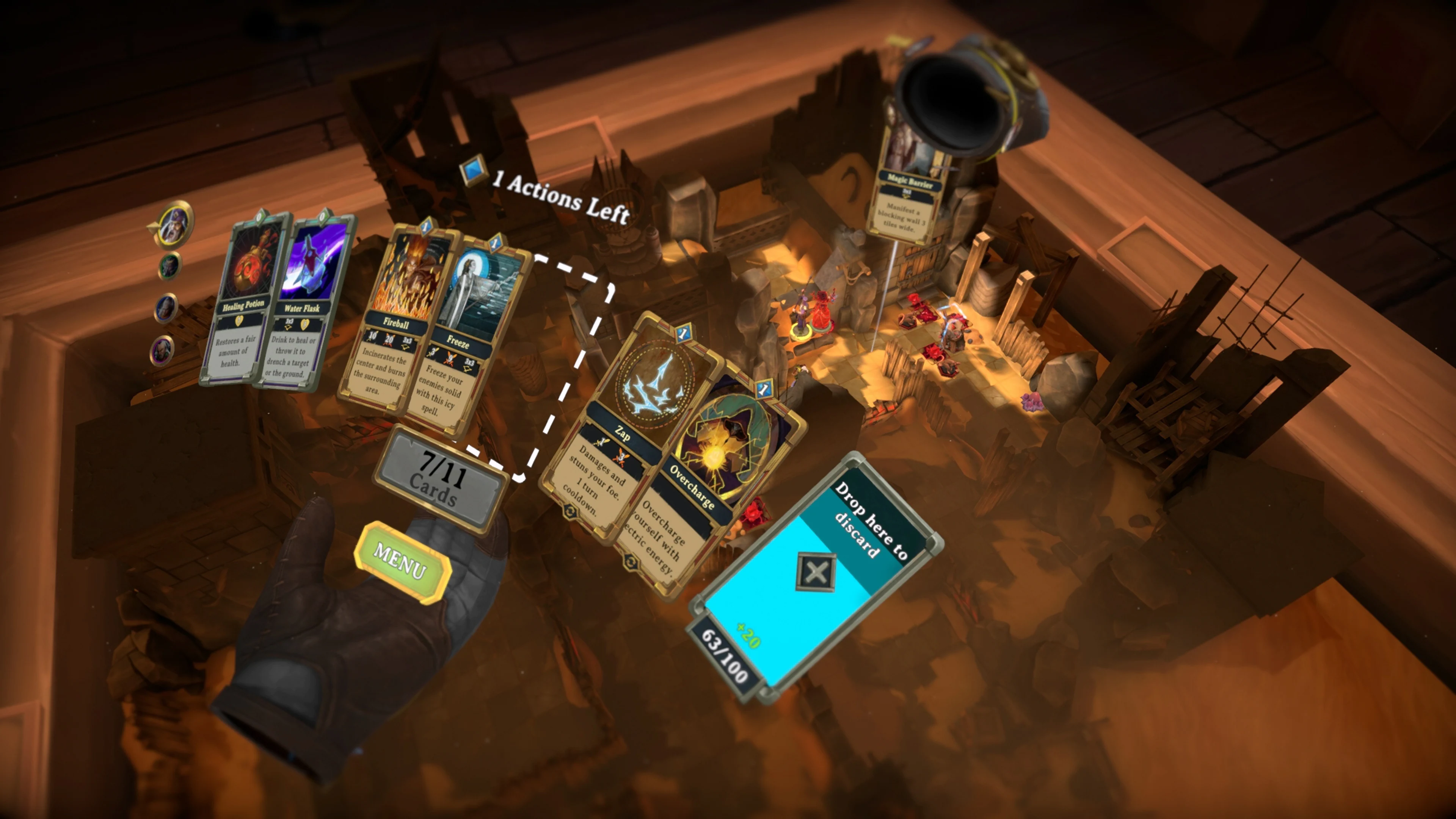Click the heart icon on the Healing Potion card
Image resolution: width=1456 pixels, height=819 pixels.
pyautogui.click(x=240, y=322)
